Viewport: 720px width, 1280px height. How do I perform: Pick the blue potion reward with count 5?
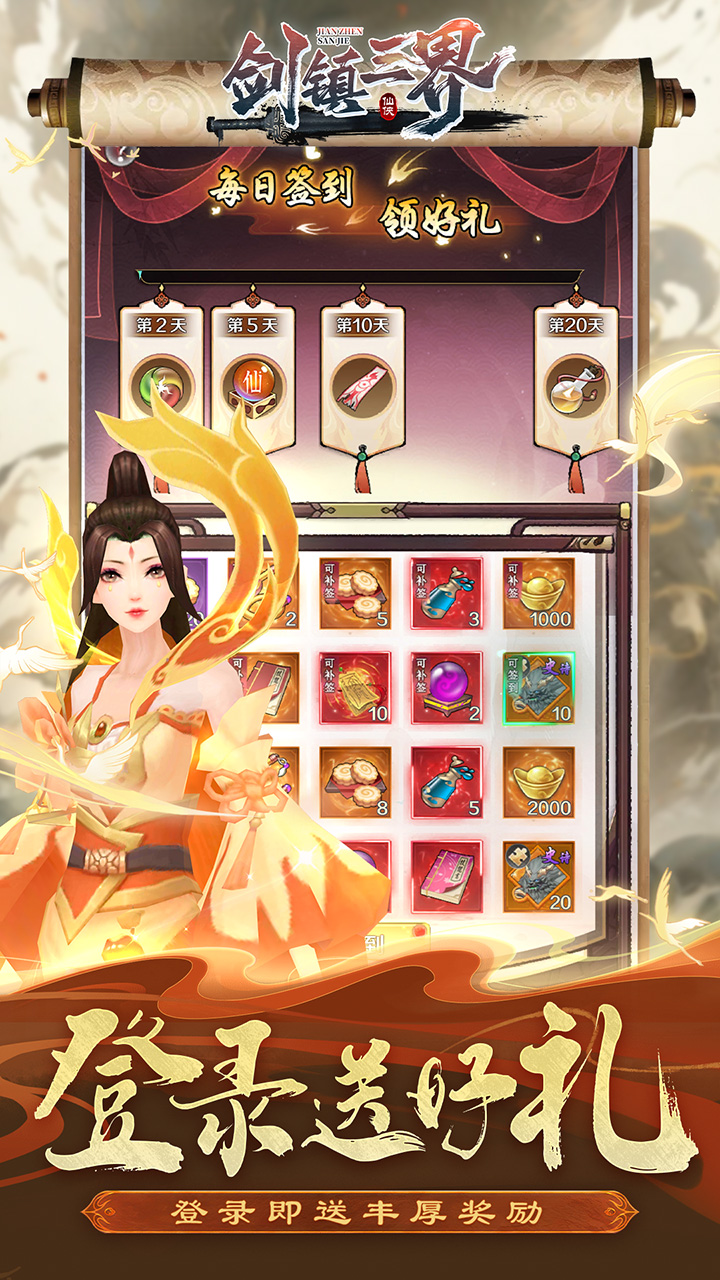pyautogui.click(x=446, y=782)
